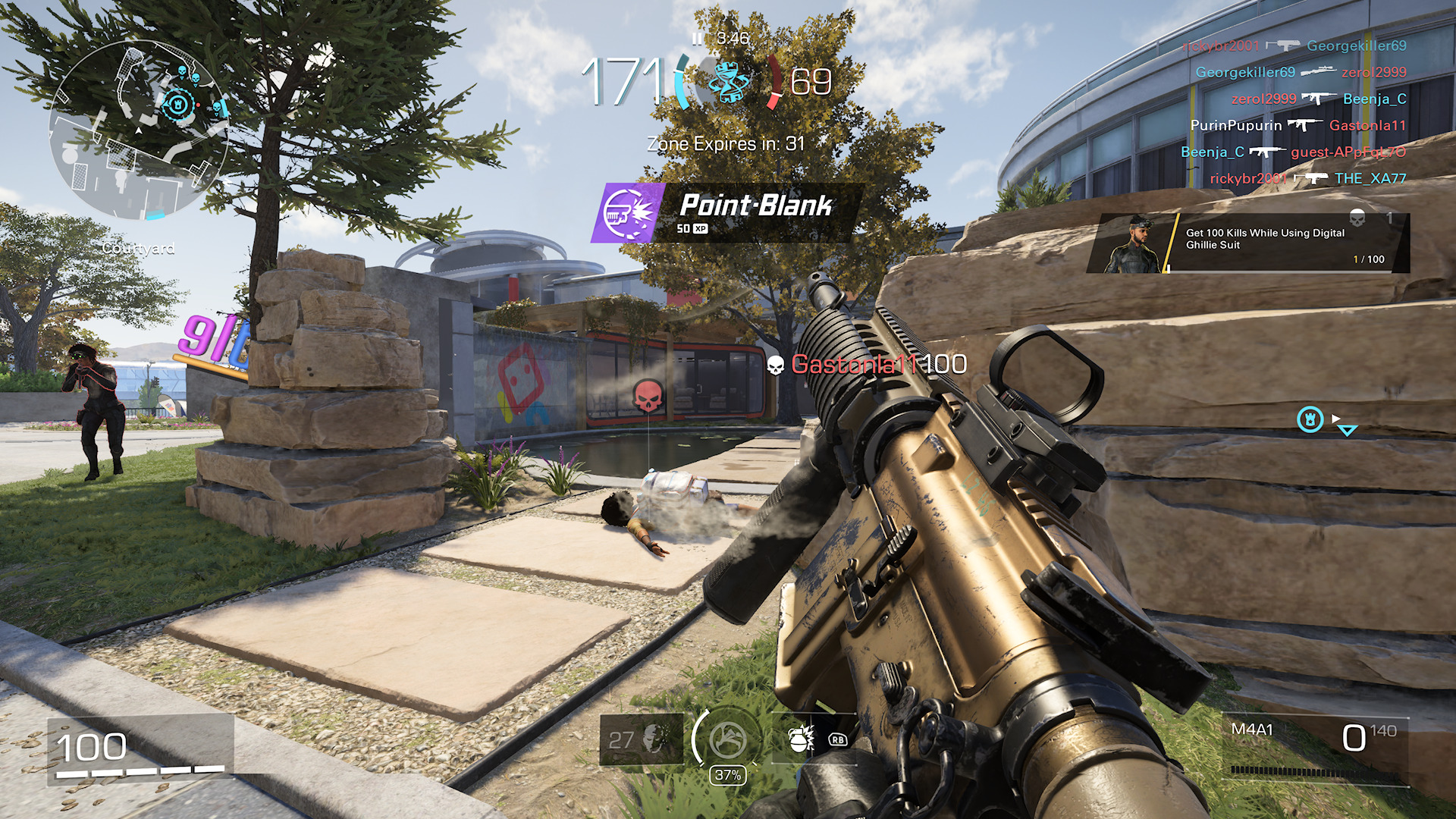Image resolution: width=1456 pixels, height=819 pixels.
Task: Click the zone objective emblem between scores
Action: point(729,81)
